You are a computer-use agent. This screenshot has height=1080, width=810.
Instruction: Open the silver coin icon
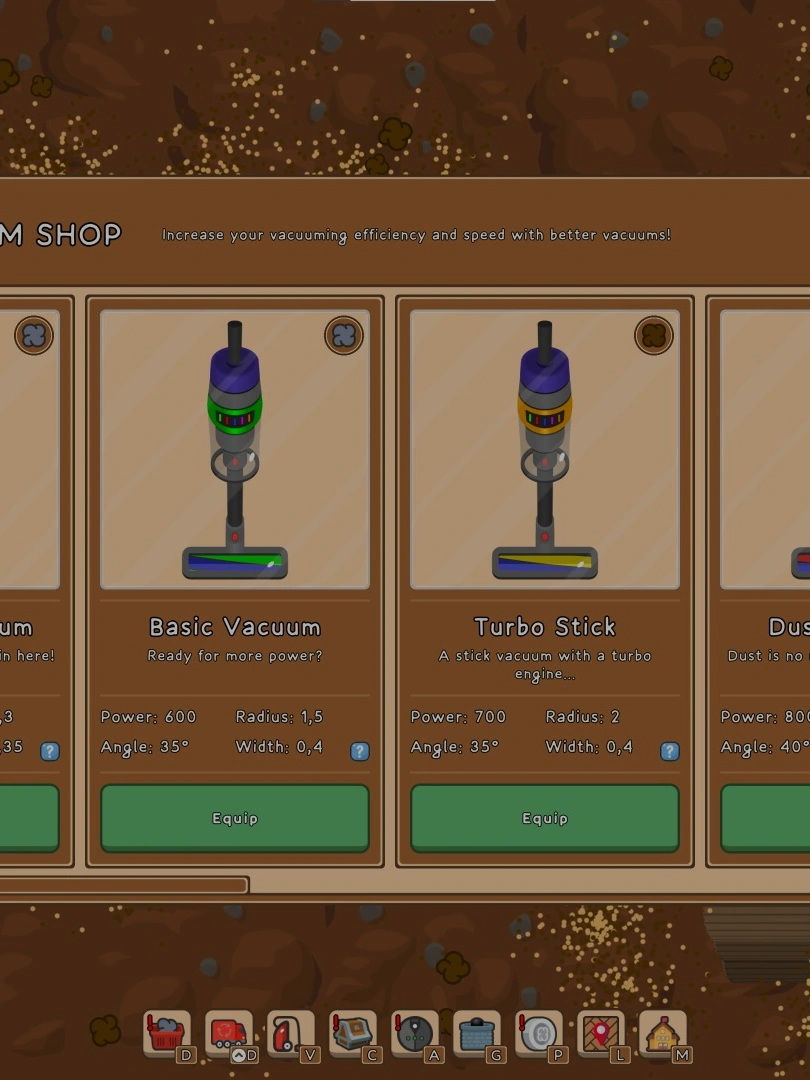pyautogui.click(x=538, y=1033)
